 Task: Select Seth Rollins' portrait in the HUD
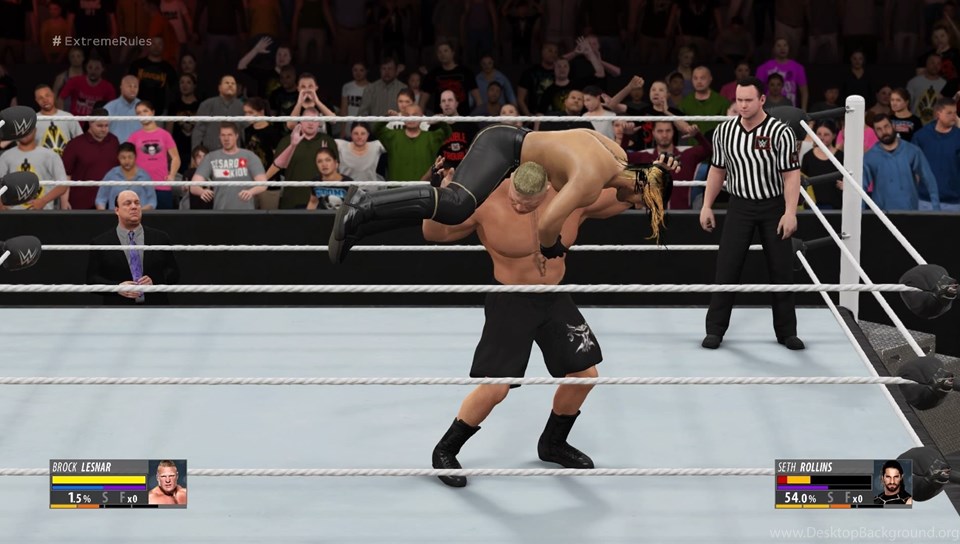pos(892,484)
